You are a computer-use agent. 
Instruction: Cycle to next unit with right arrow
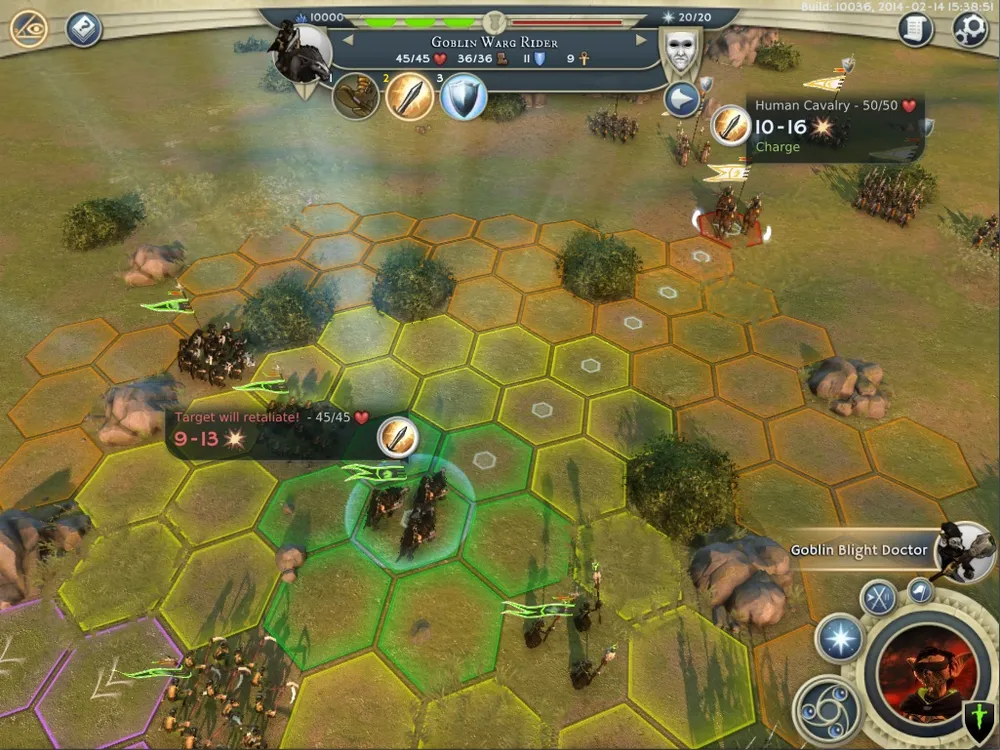pyautogui.click(x=642, y=40)
